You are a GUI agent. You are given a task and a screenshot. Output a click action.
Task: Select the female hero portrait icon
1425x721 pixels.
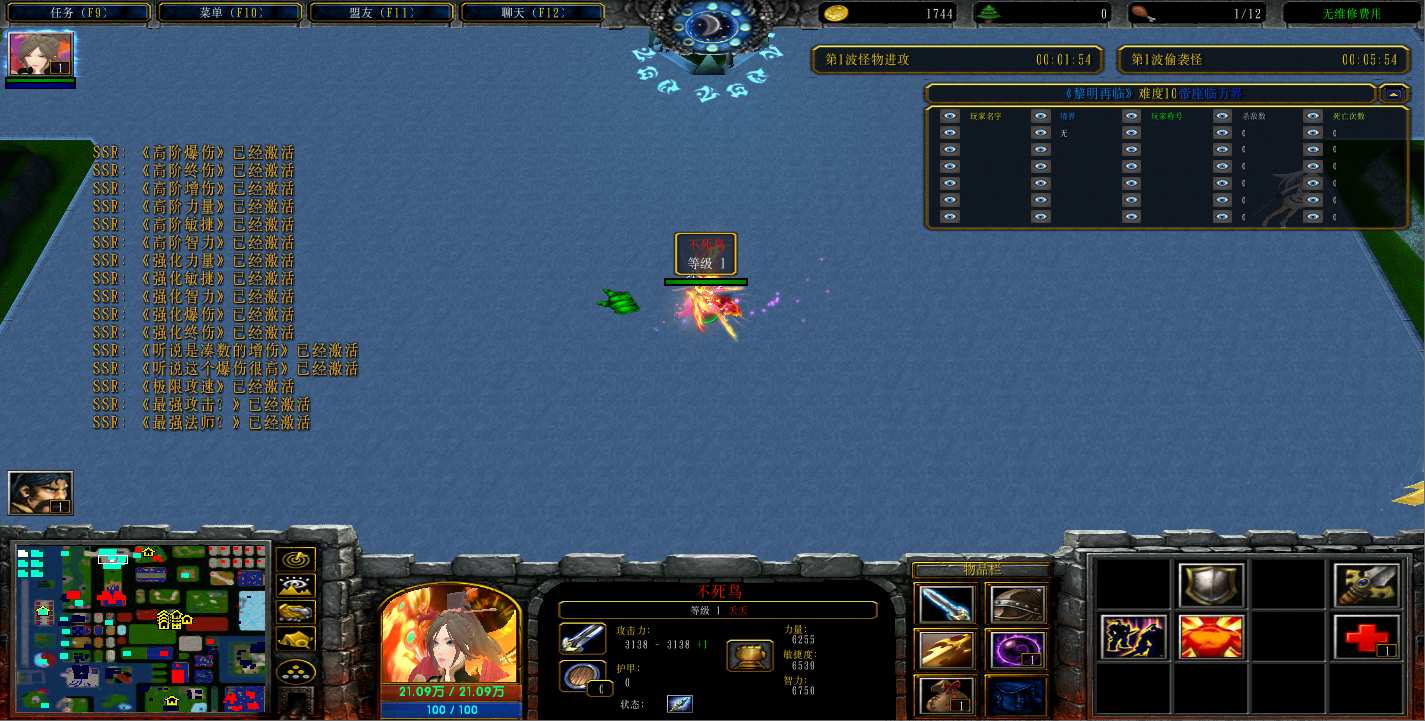pos(41,54)
